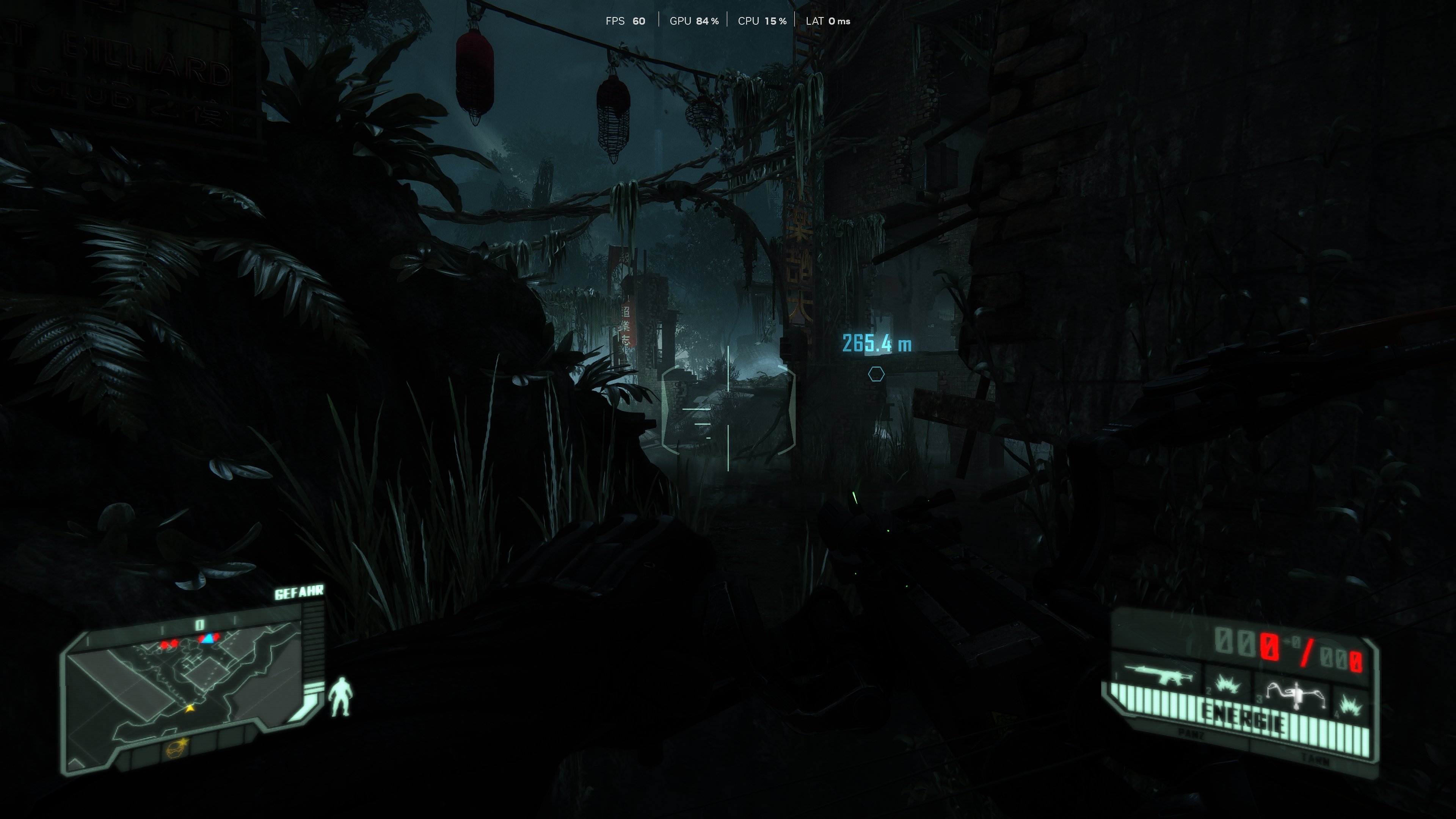Expand the compass strip above the minimap
The image size is (1456, 819).
click(199, 624)
